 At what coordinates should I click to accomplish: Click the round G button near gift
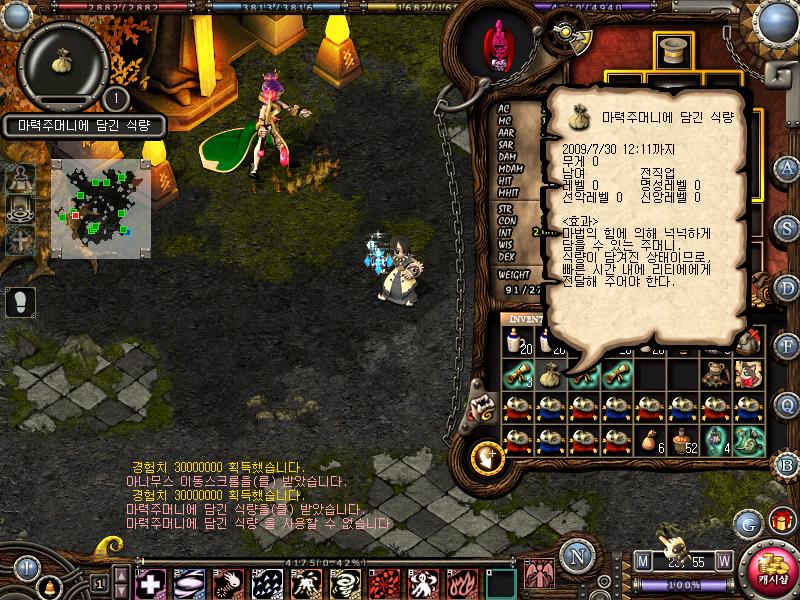coord(747,522)
